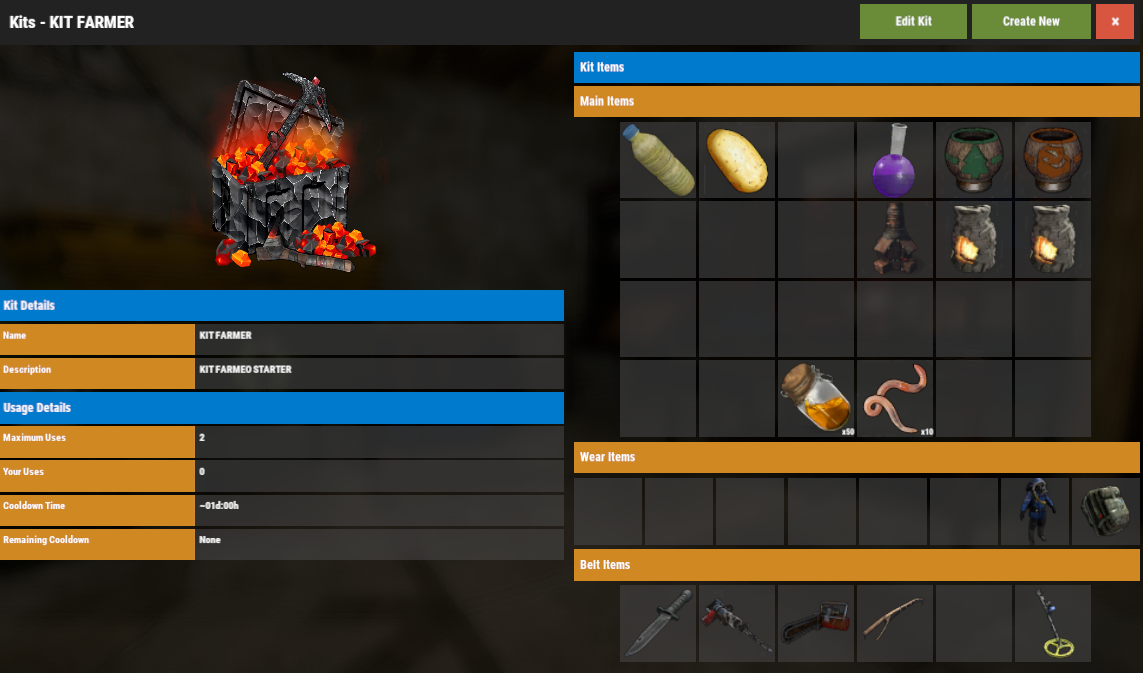Pick the jackhammer in the belt
Viewport: 1143px width, 673px height.
pos(737,623)
